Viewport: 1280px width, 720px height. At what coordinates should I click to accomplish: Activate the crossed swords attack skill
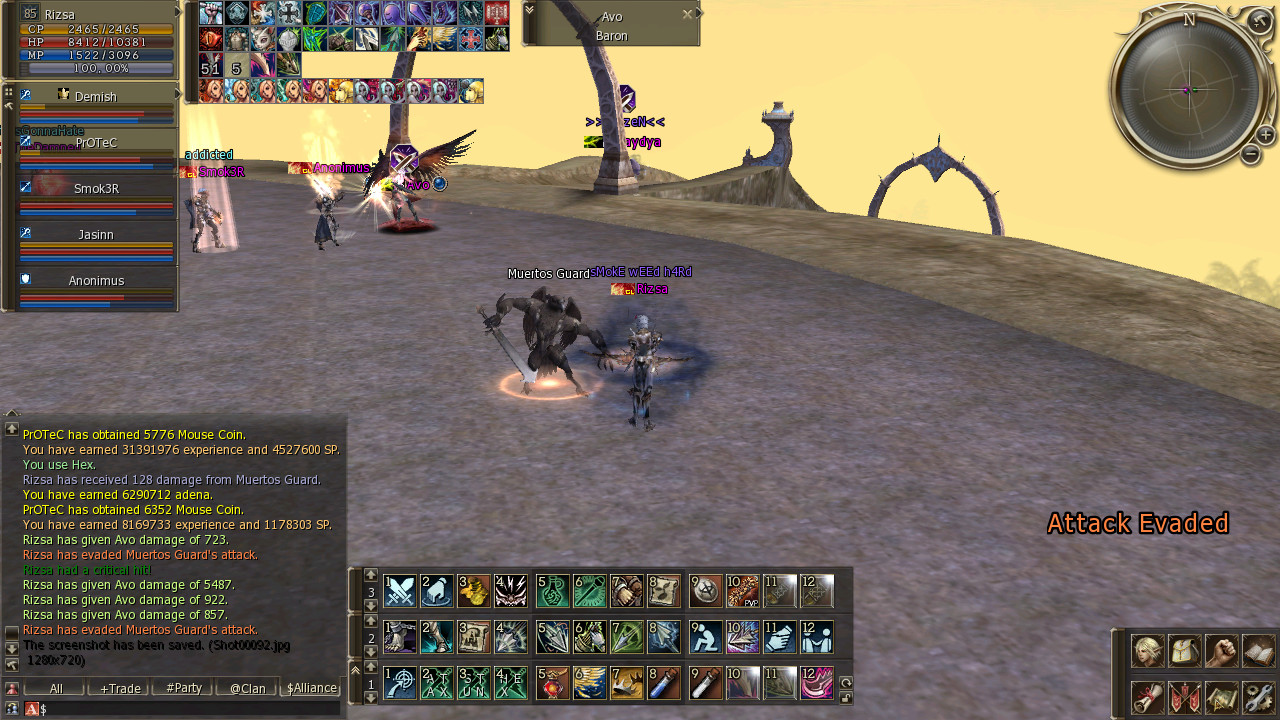pyautogui.click(x=400, y=591)
